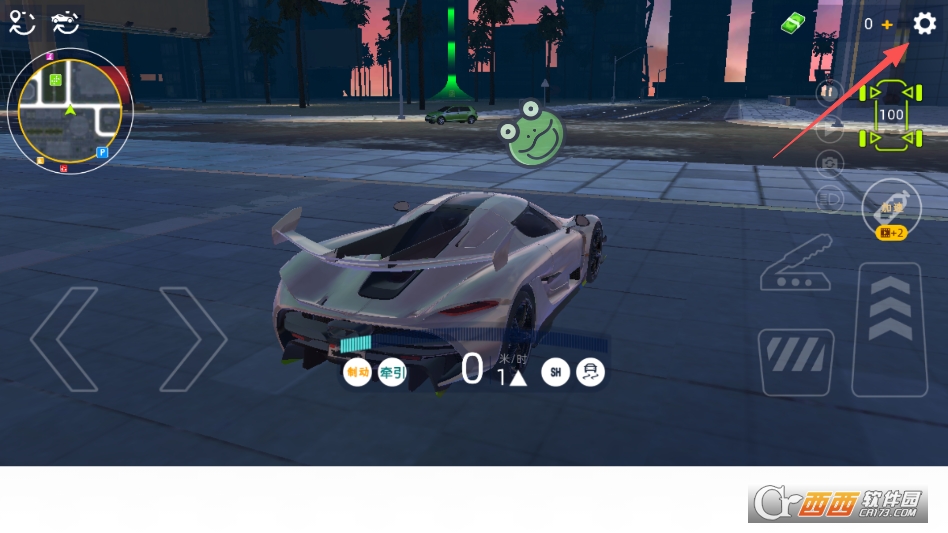Toggle the 制动 brake assist button

(x=357, y=373)
